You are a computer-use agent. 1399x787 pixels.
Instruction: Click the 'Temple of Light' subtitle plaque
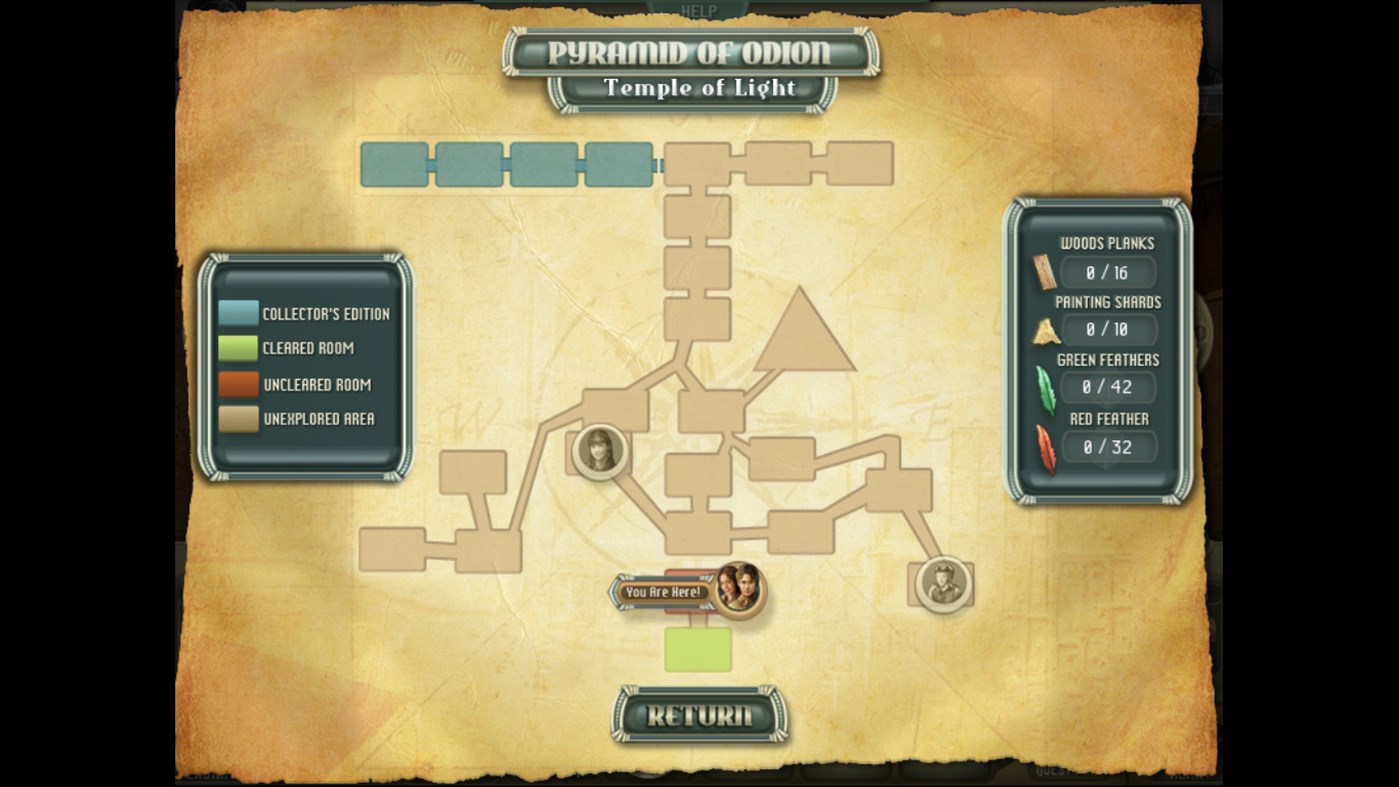point(697,88)
